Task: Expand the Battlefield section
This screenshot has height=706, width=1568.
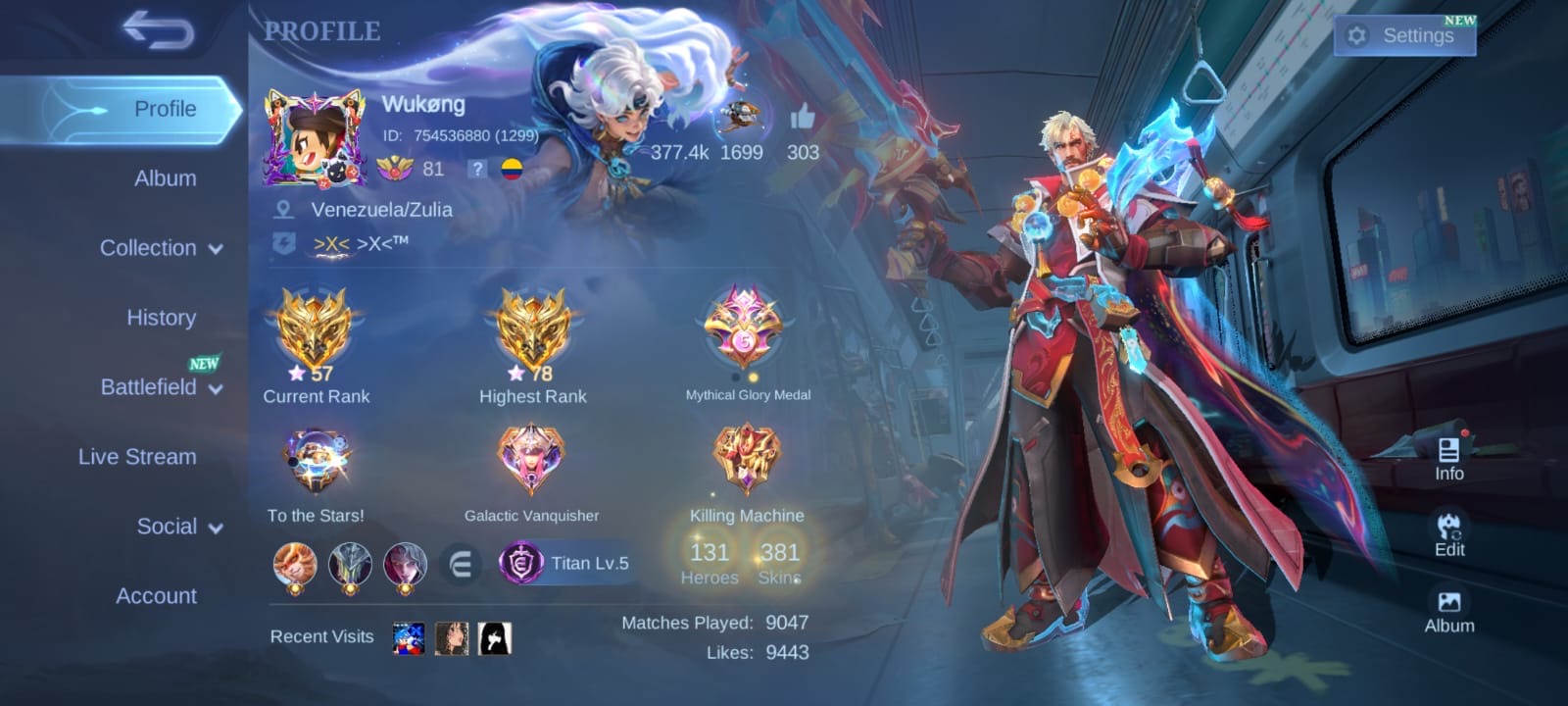Action: click(x=161, y=387)
